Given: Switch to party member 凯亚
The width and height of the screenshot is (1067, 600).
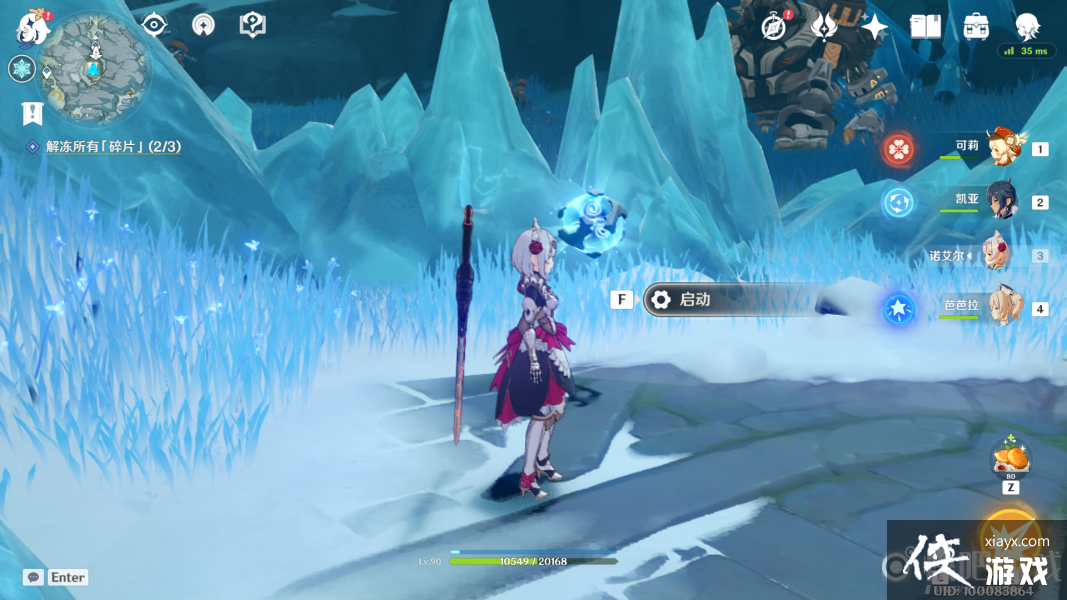Looking at the screenshot, I should click(1000, 202).
